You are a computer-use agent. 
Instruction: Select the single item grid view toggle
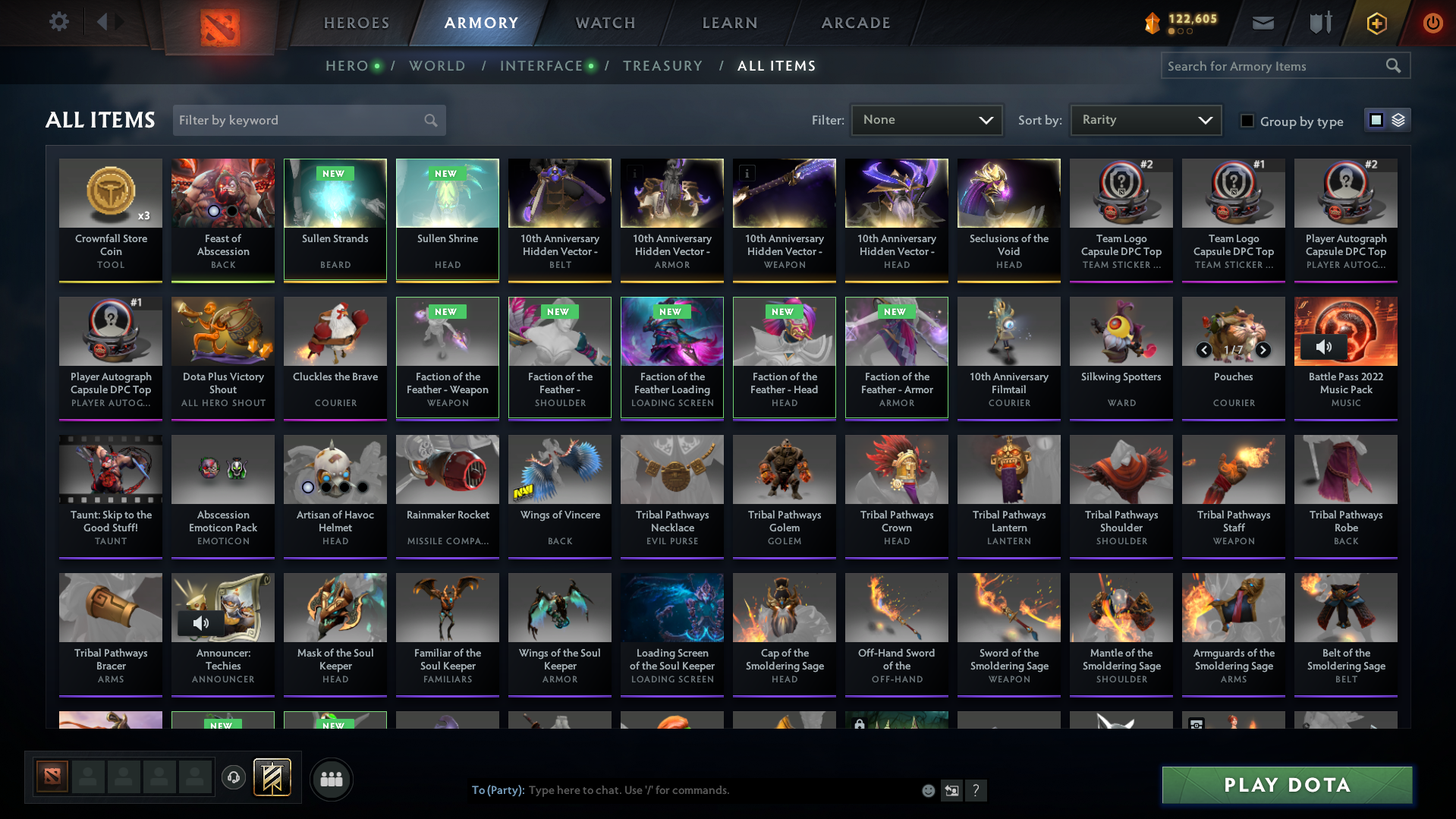point(1376,119)
